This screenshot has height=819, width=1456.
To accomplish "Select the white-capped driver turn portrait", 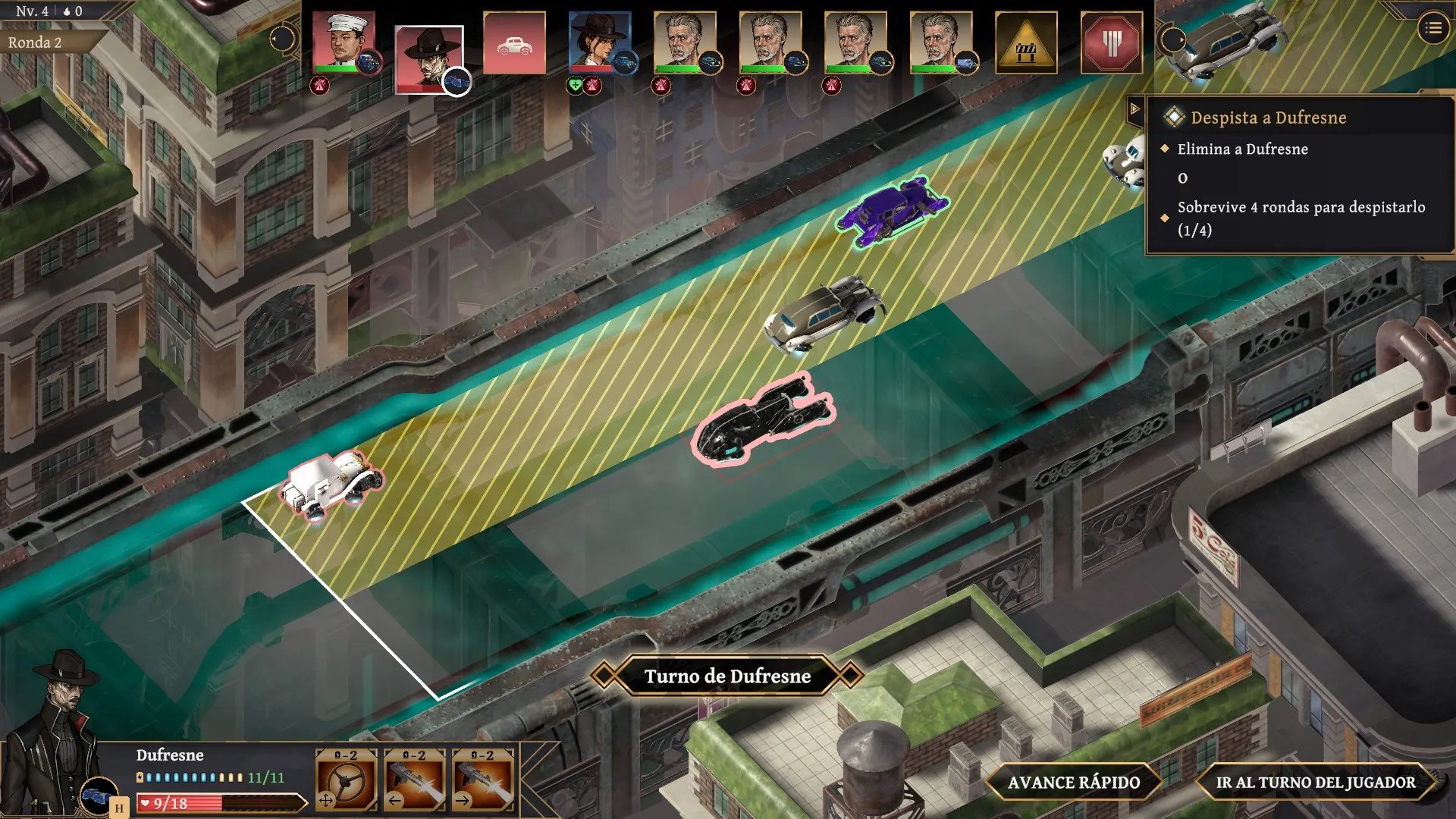I will (x=344, y=42).
